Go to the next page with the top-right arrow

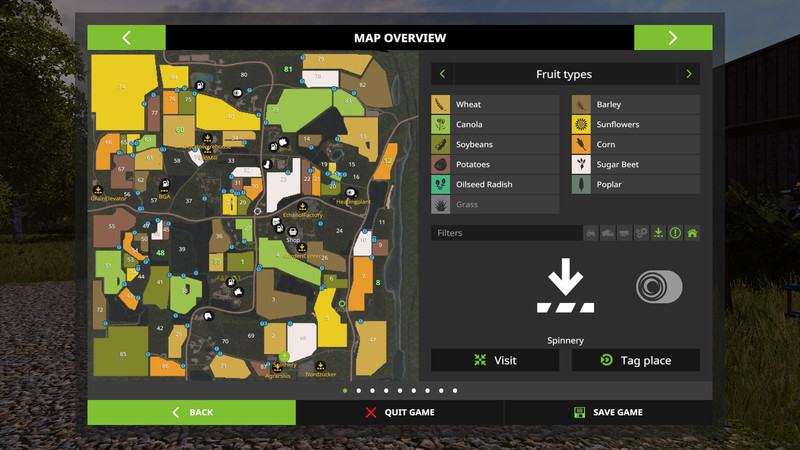[x=673, y=38]
